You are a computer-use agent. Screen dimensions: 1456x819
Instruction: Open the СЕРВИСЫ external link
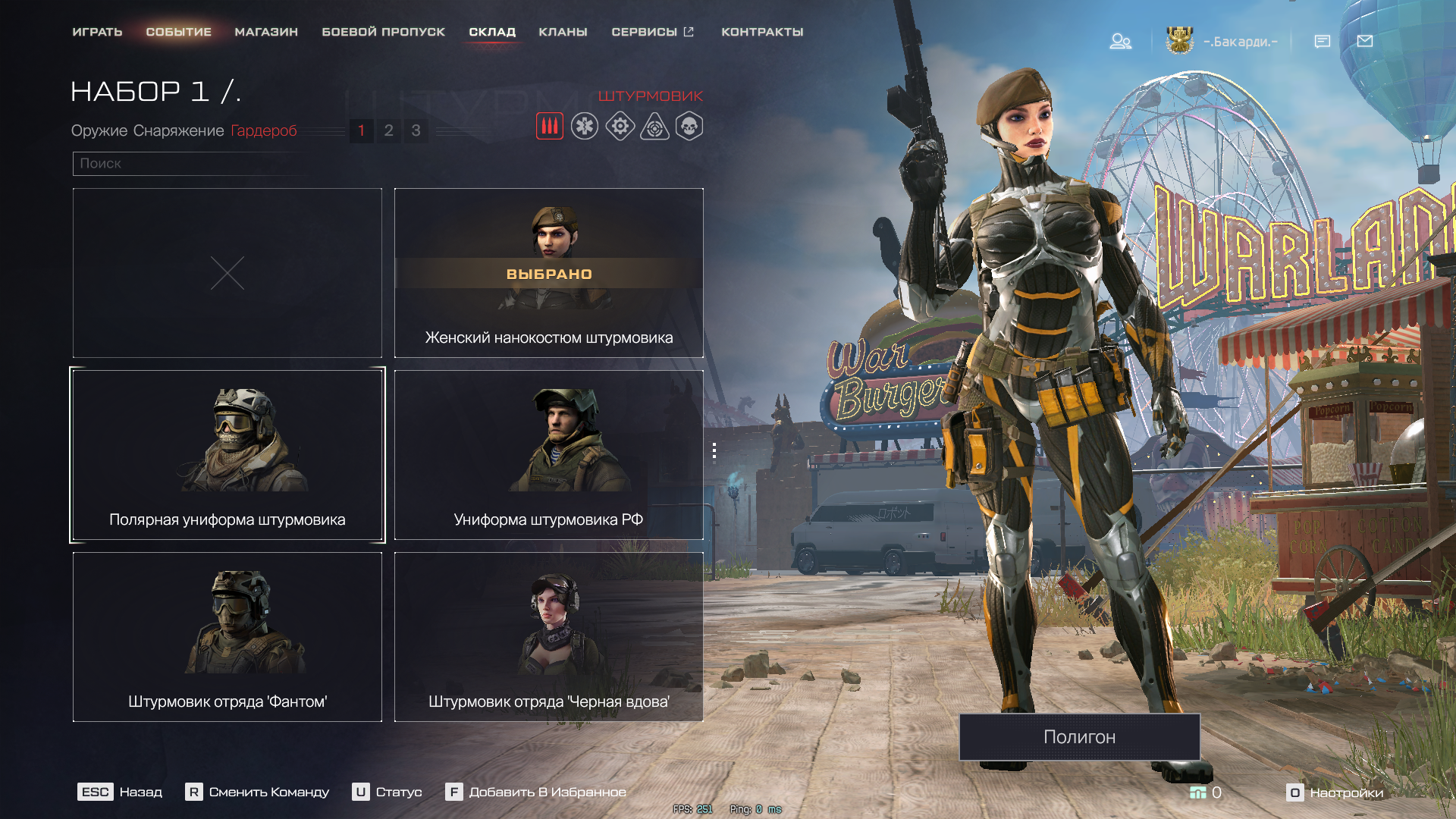[x=652, y=32]
